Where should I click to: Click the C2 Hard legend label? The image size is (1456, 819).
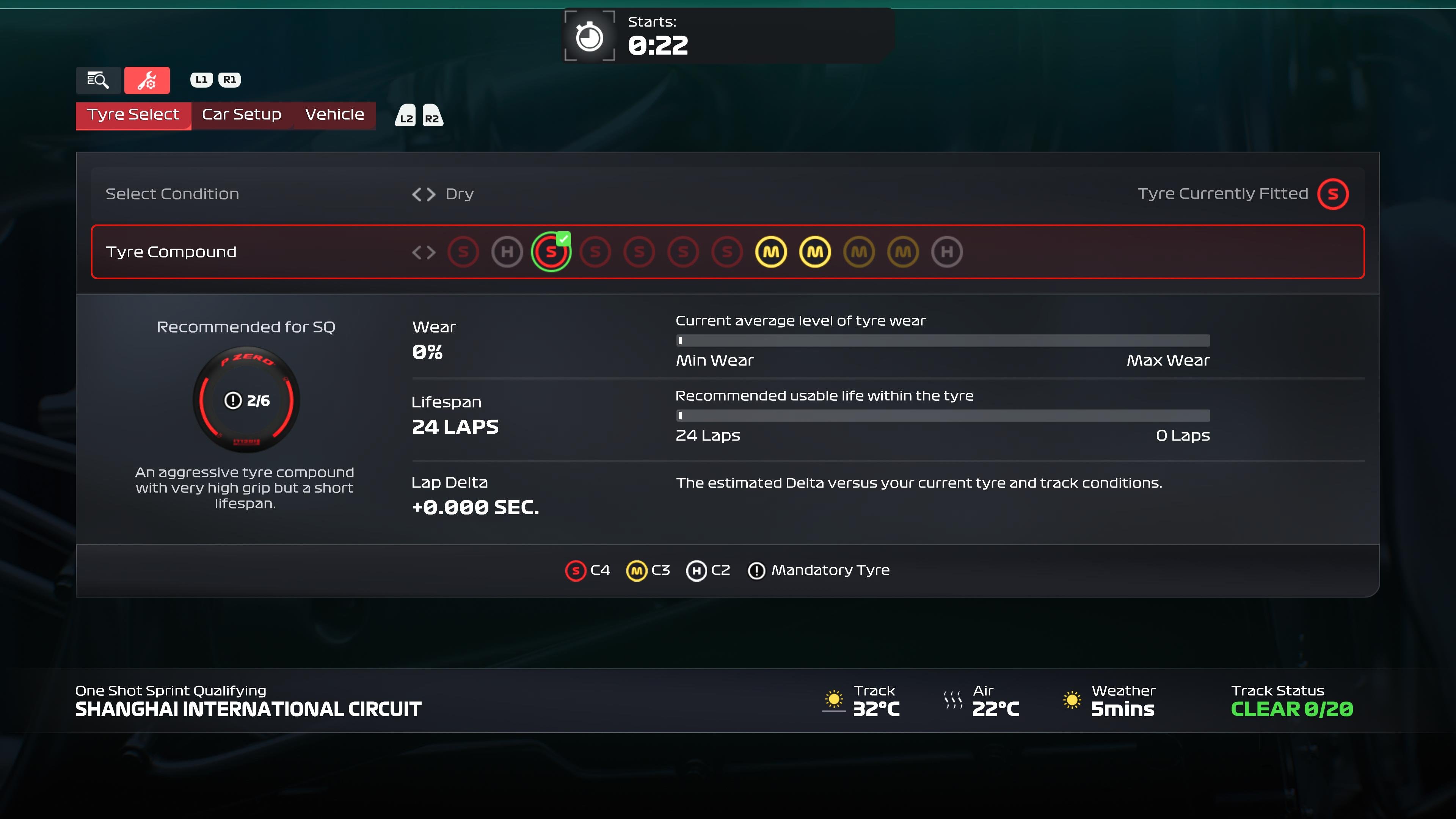pos(719,570)
